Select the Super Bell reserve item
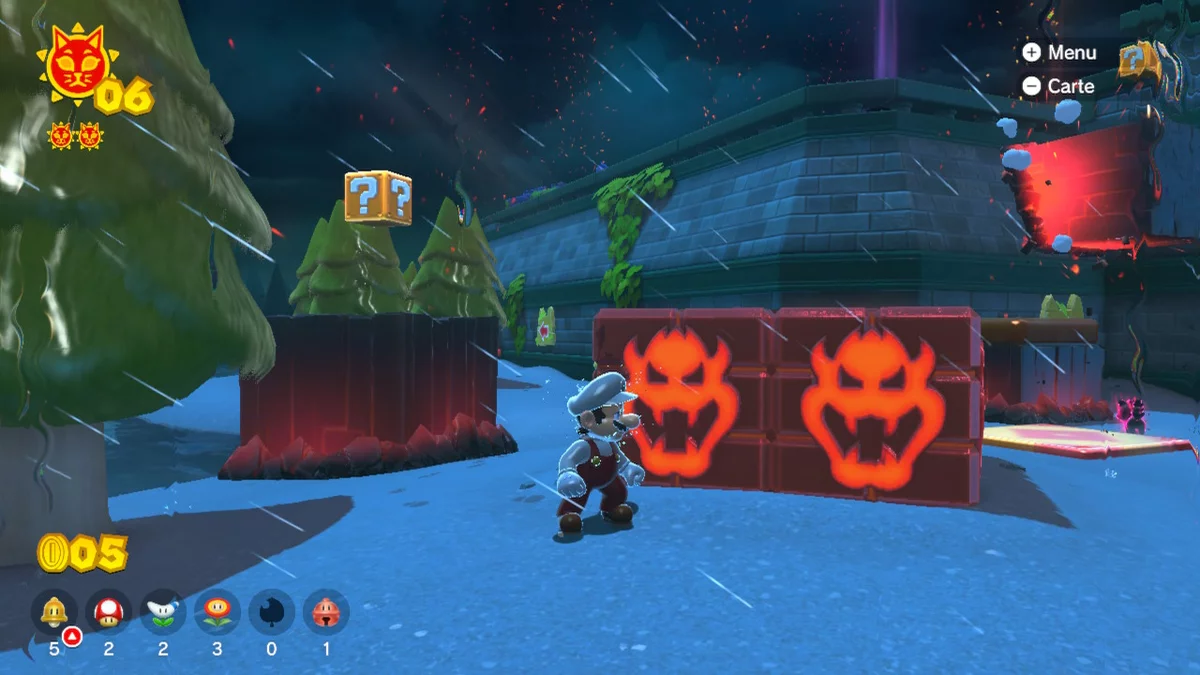 click(x=54, y=610)
